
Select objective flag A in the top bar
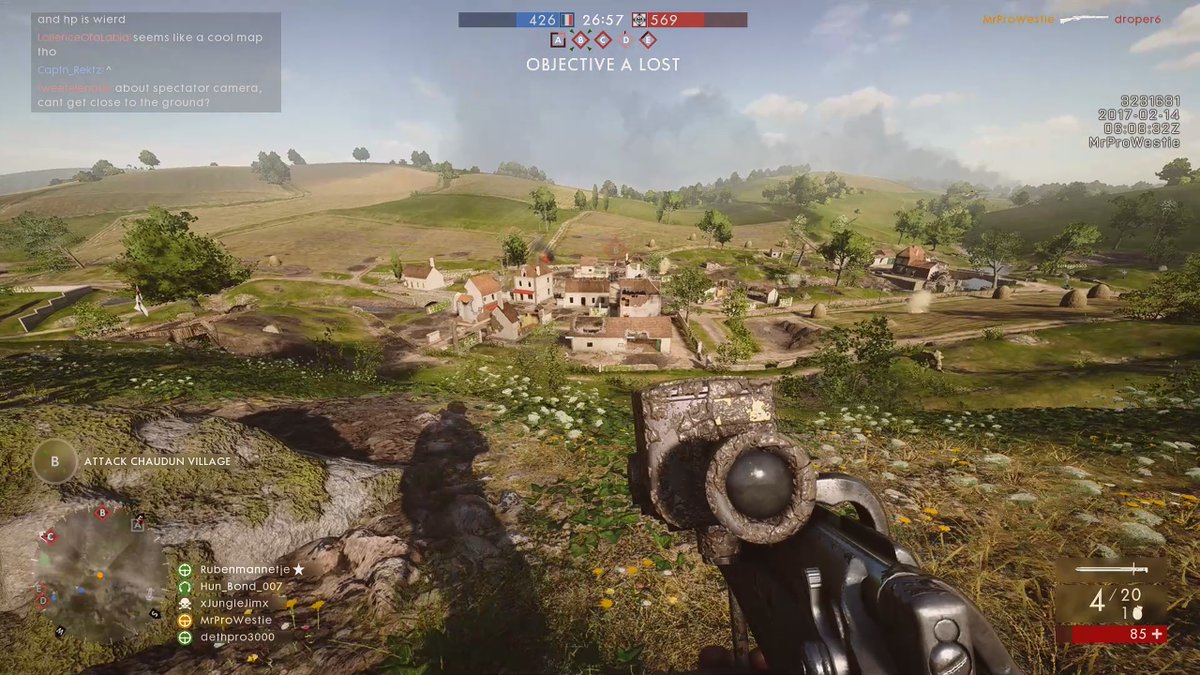coord(557,40)
